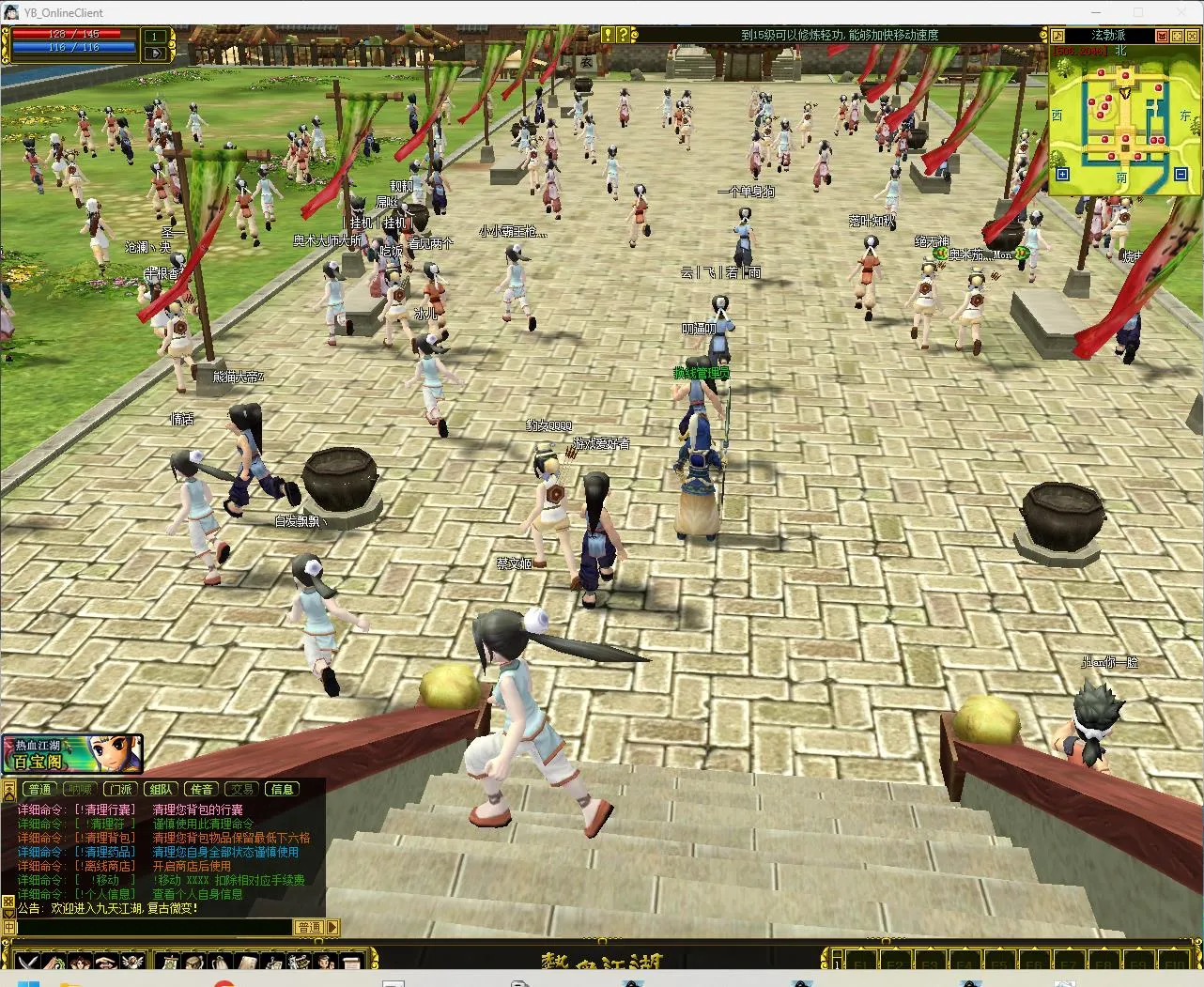
Task: Maximize the YB_OnlineClient window
Action: [1138, 12]
